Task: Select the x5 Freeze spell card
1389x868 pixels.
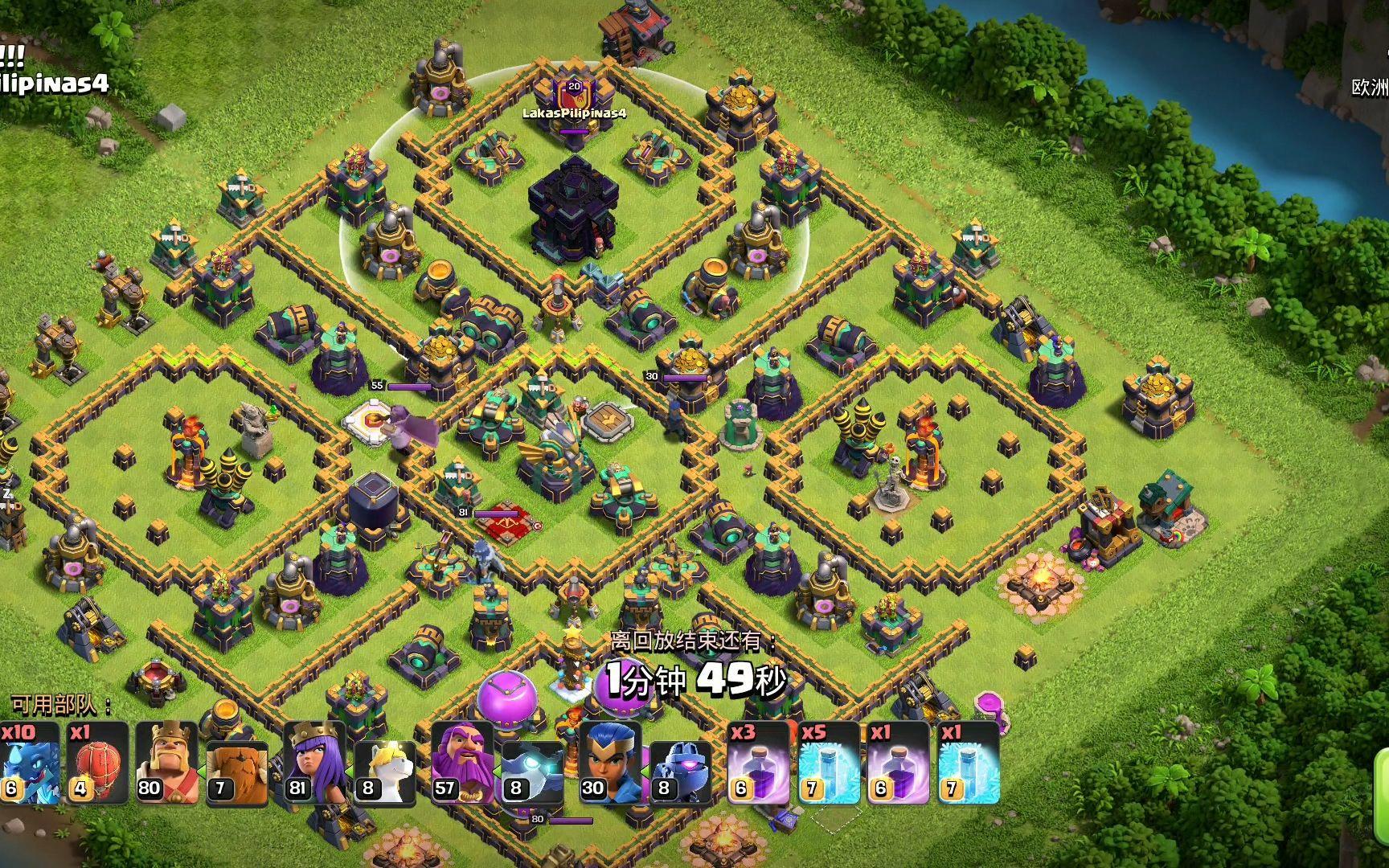Action: click(828, 764)
